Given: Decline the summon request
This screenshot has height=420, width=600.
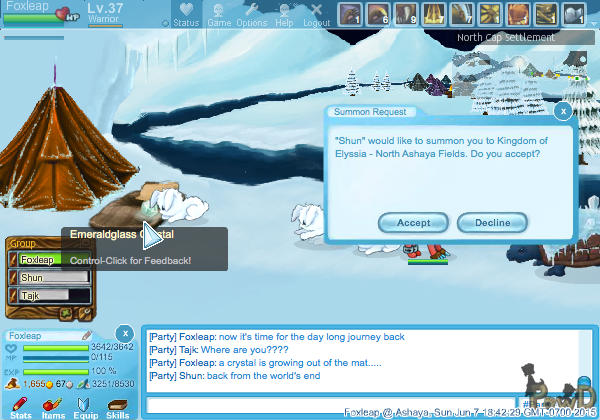Looking at the screenshot, I should point(491,222).
